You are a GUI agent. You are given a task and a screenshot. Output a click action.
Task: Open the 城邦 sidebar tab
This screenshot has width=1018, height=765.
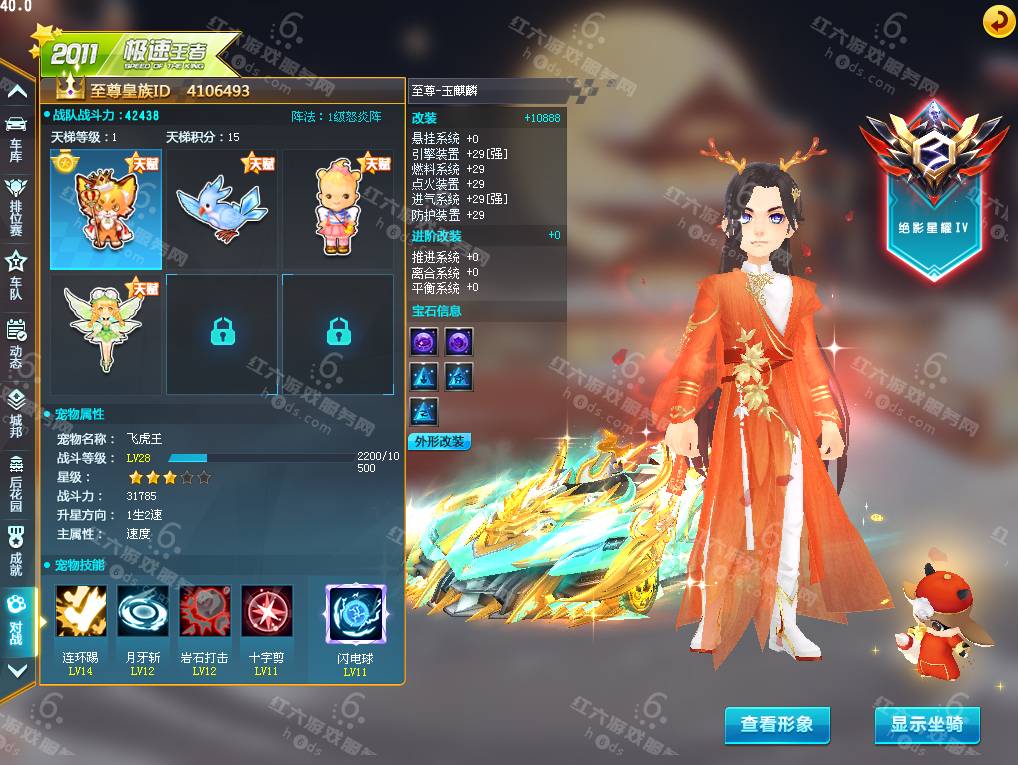point(16,410)
